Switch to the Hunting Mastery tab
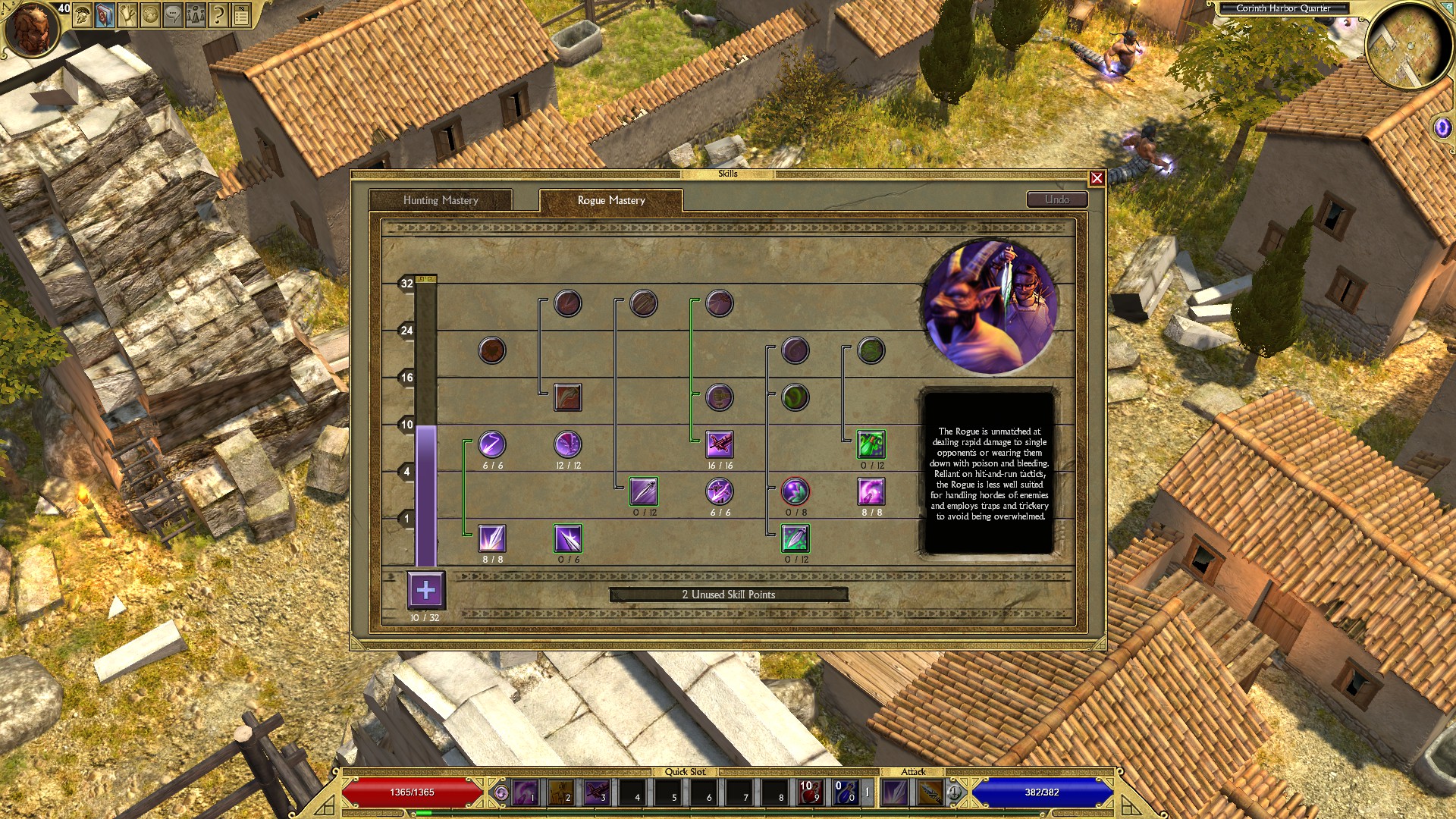This screenshot has height=819, width=1456. [x=441, y=200]
